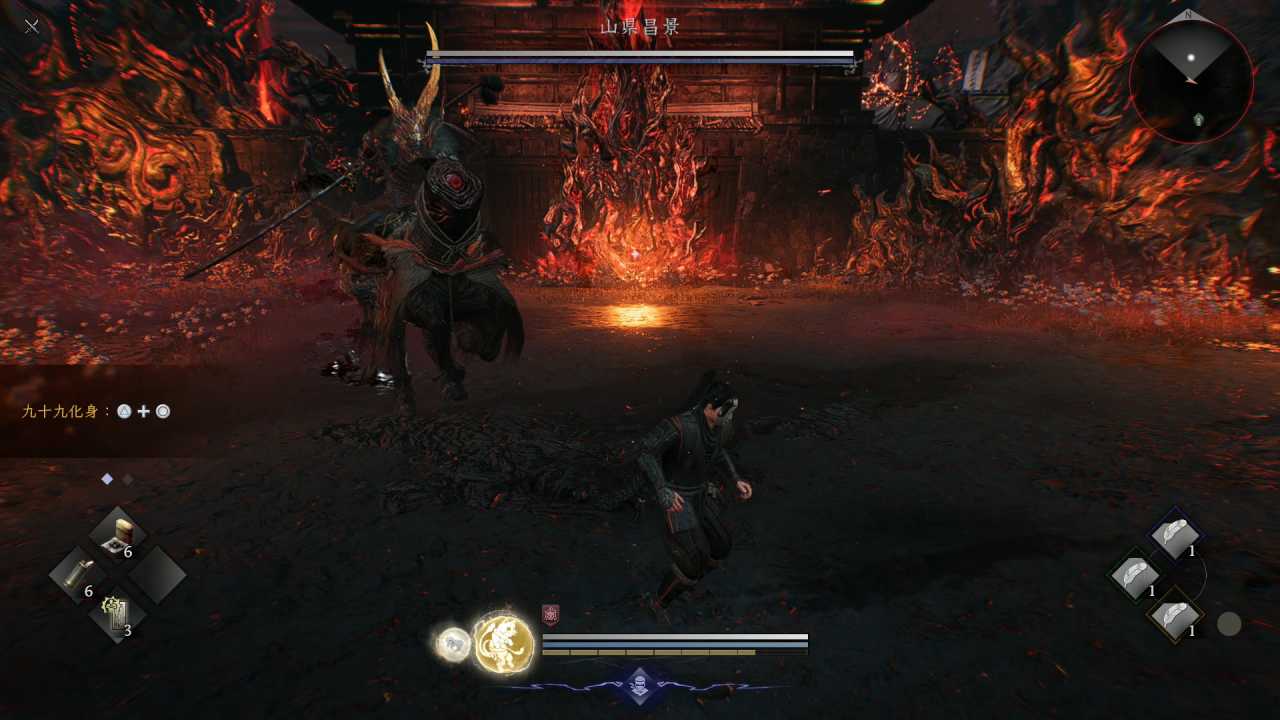
Task: Click the red banner status icon
Action: [x=550, y=615]
